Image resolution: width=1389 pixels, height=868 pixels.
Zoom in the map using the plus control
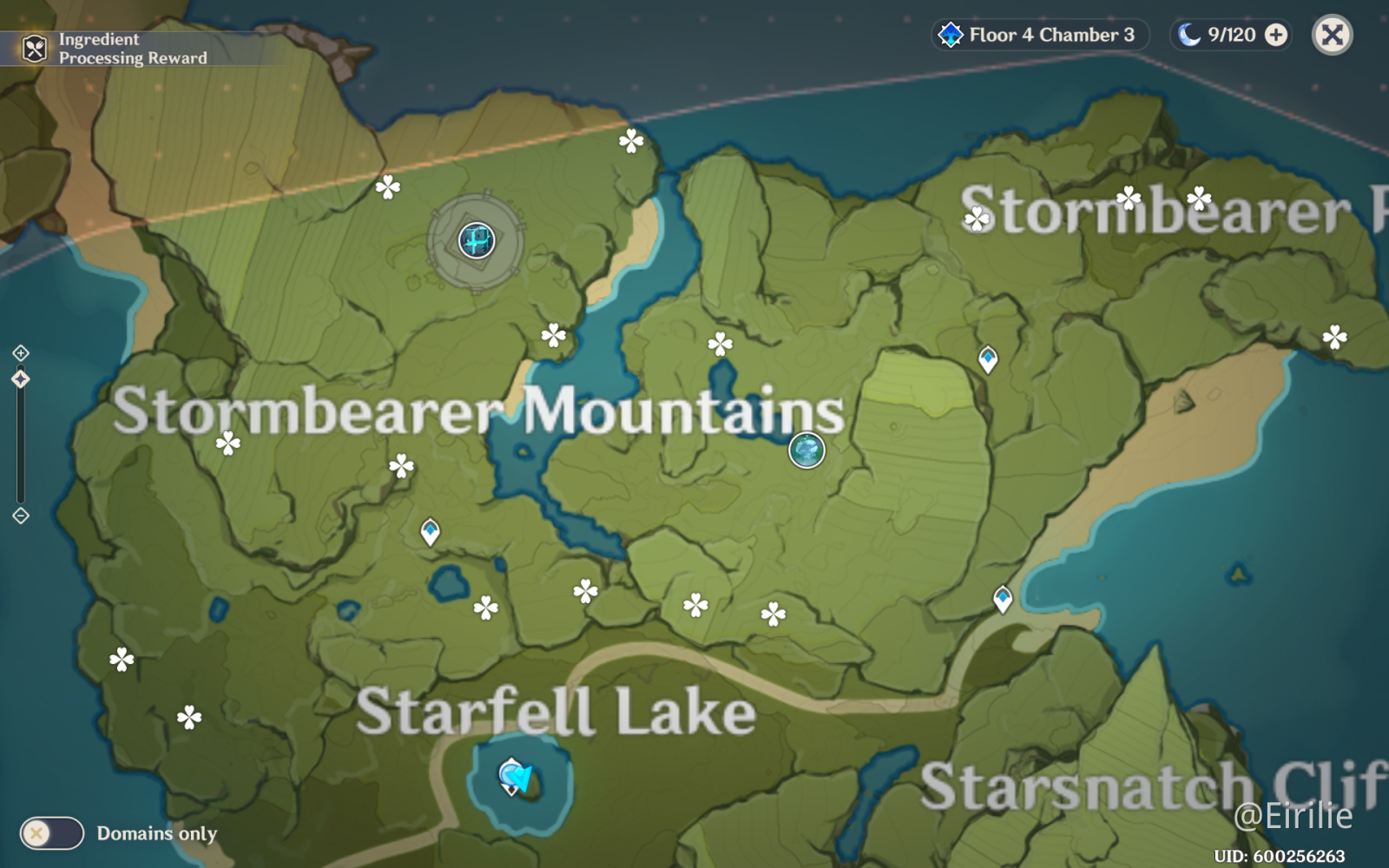click(21, 353)
